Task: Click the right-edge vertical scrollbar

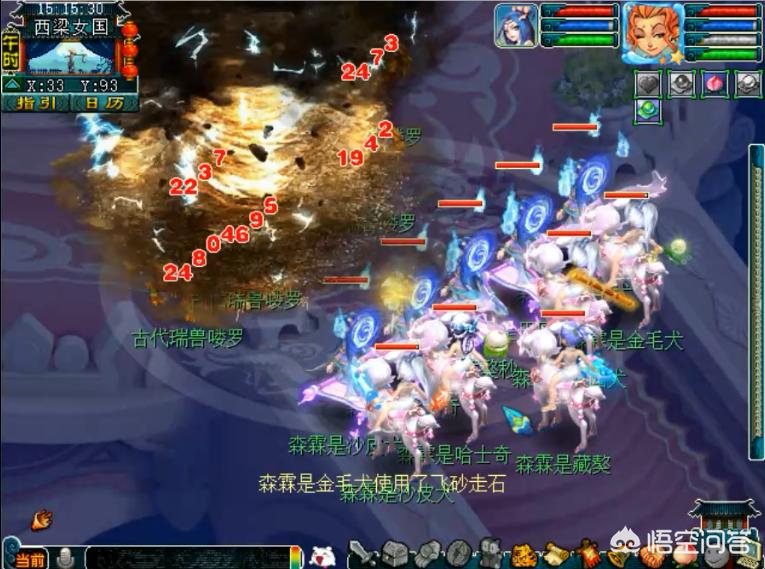Action: (757, 300)
